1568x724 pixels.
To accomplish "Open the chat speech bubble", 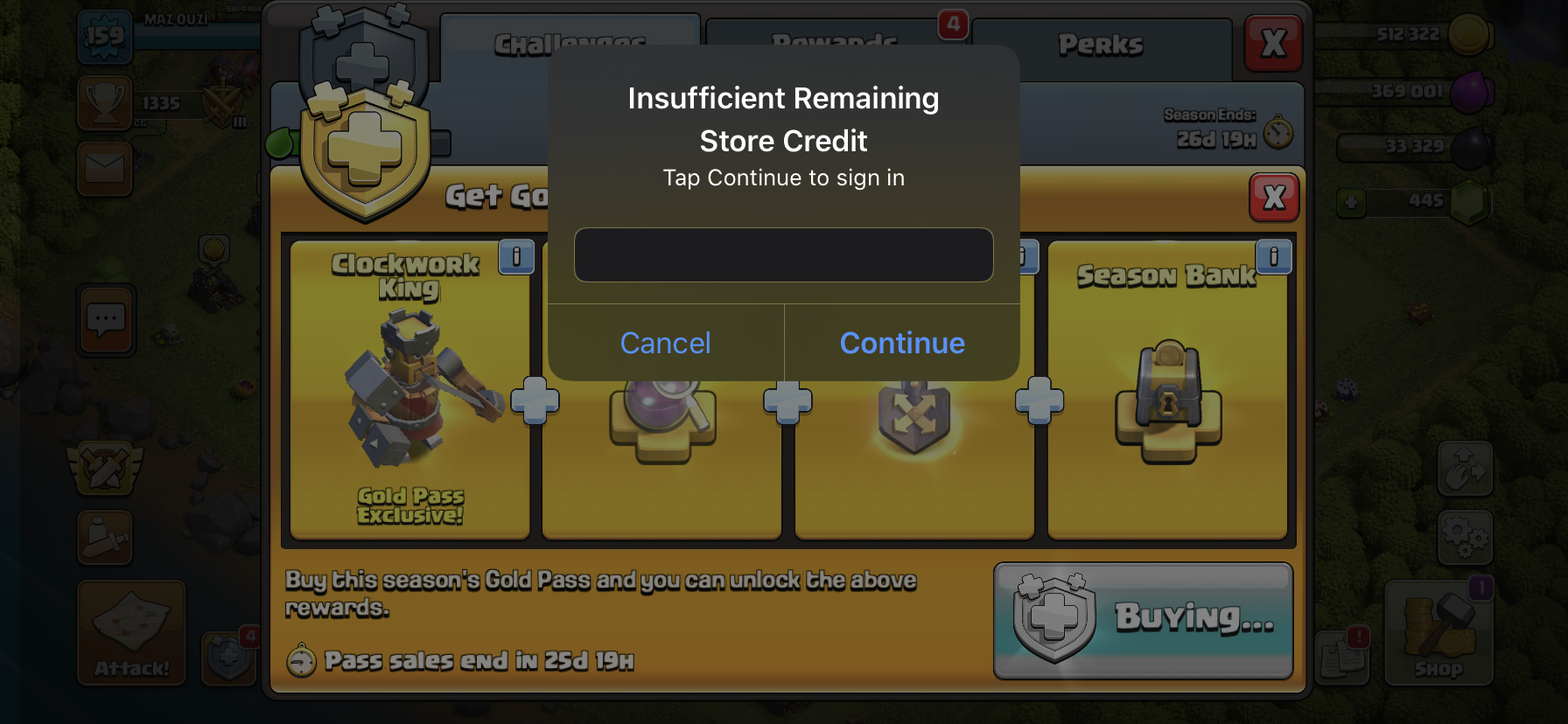I will 106,320.
